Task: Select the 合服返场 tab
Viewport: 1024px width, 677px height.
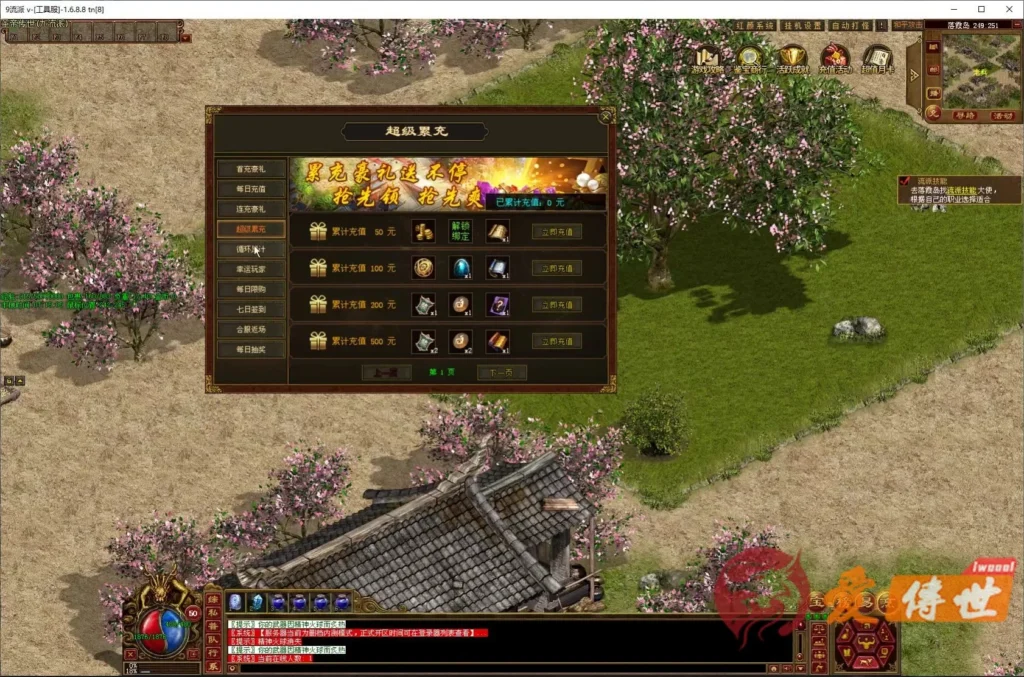Action: [251, 329]
